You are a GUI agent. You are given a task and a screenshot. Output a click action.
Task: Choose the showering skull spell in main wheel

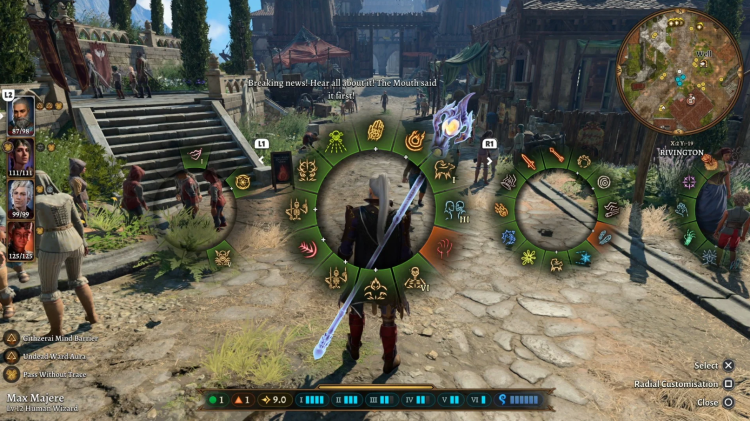tap(336, 141)
